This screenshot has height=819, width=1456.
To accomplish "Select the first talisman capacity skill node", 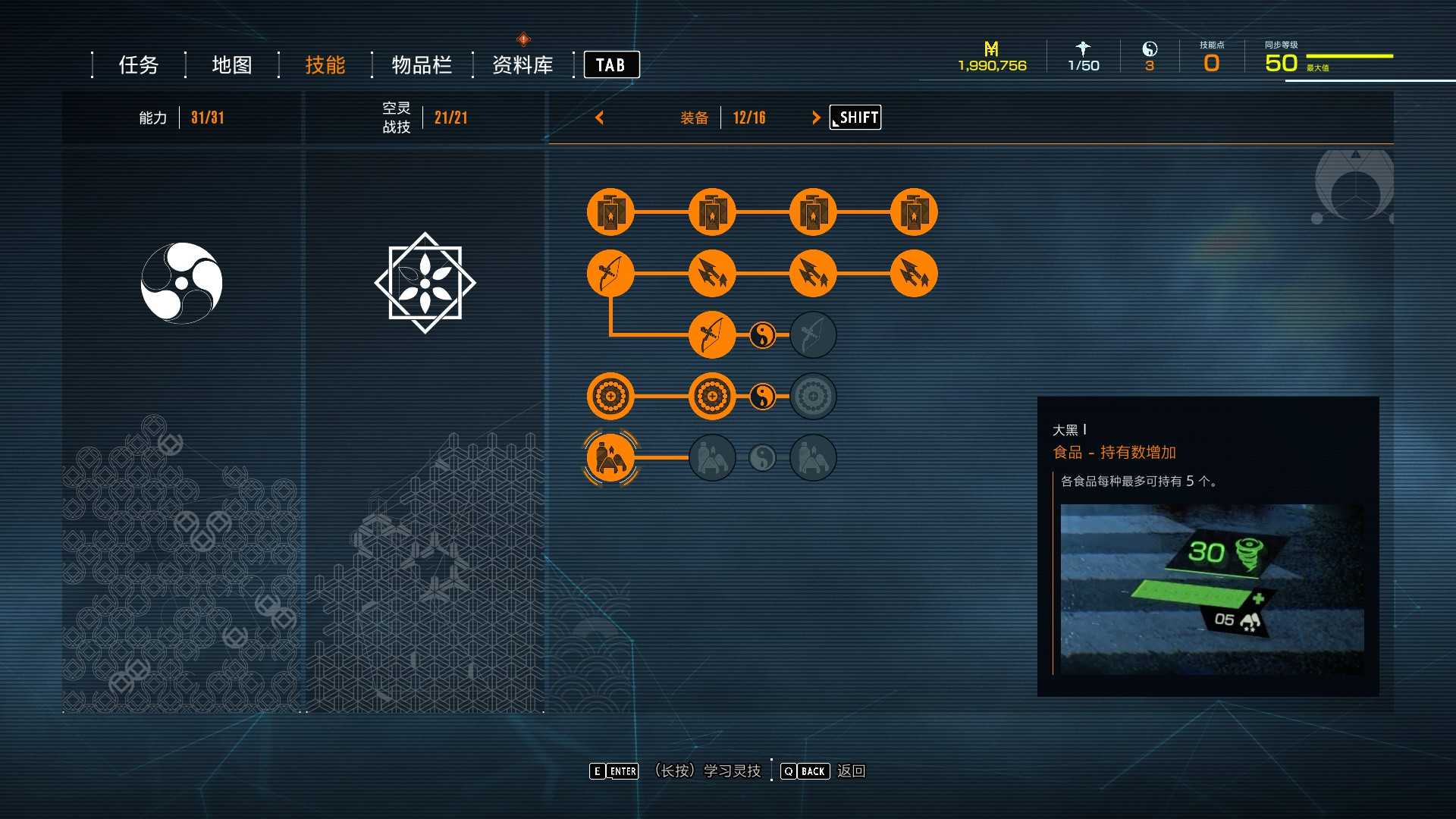I will click(610, 212).
